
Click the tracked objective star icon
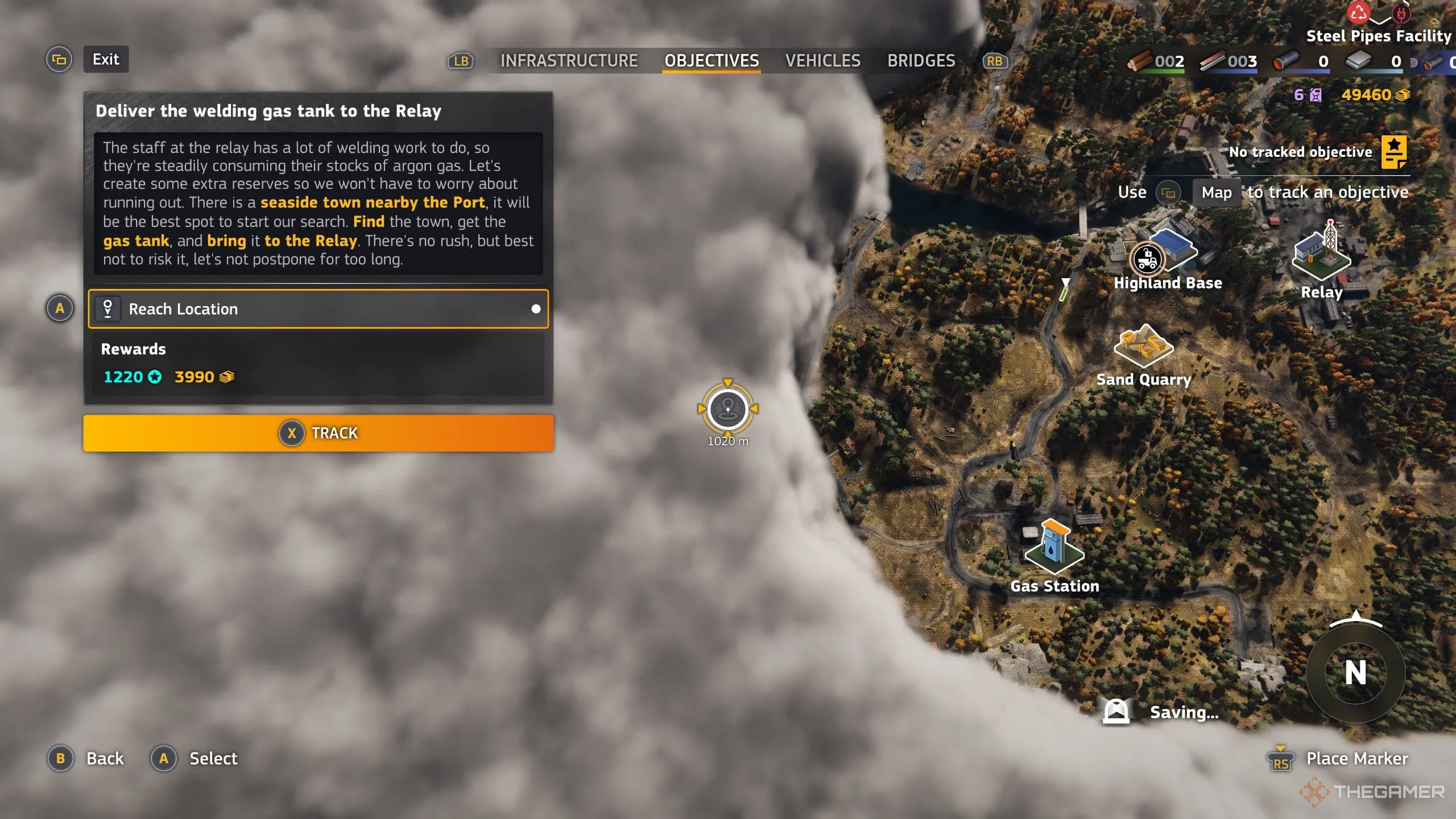(1393, 152)
